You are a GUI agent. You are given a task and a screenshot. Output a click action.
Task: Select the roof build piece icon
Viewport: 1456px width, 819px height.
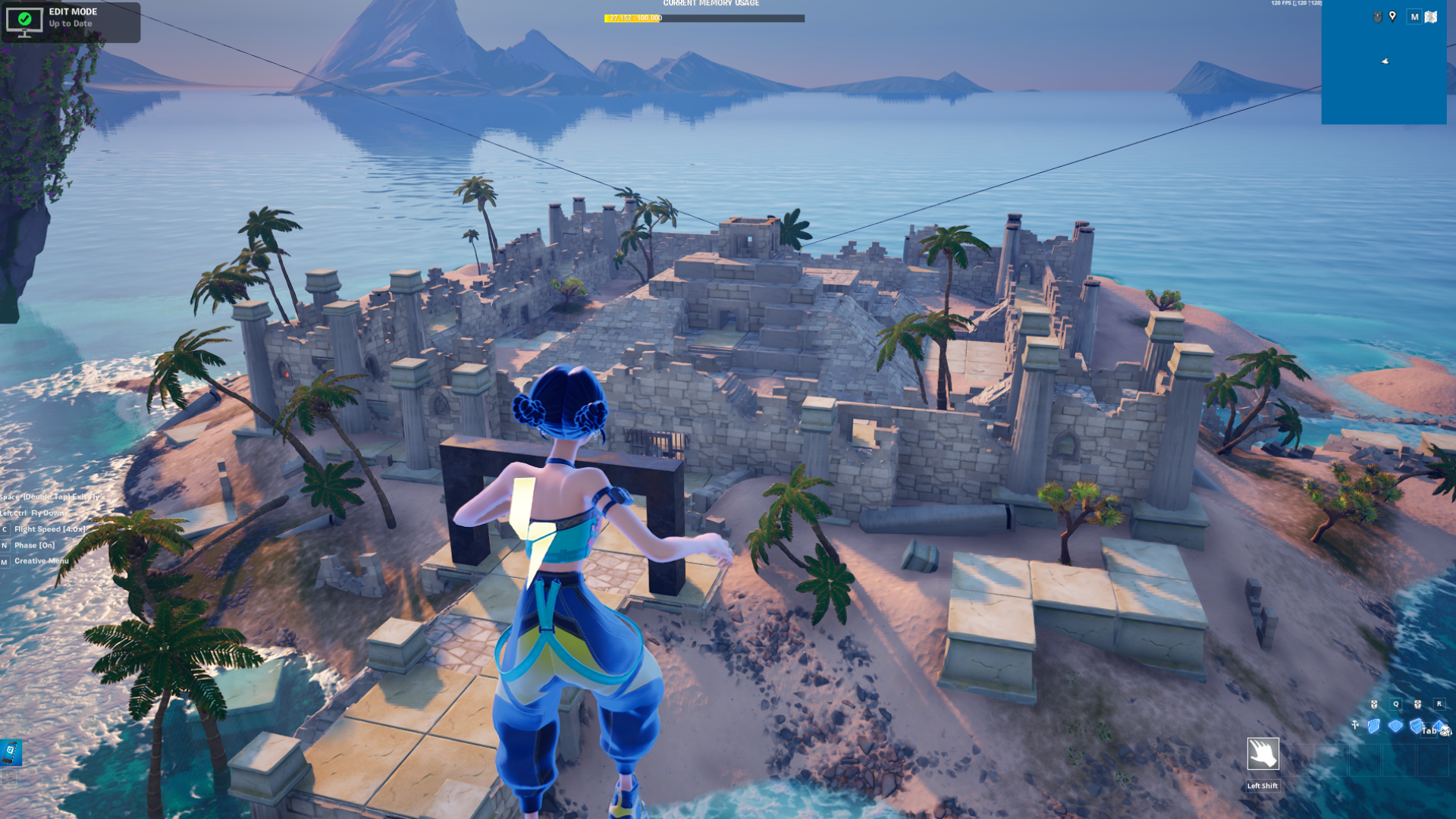click(1438, 726)
